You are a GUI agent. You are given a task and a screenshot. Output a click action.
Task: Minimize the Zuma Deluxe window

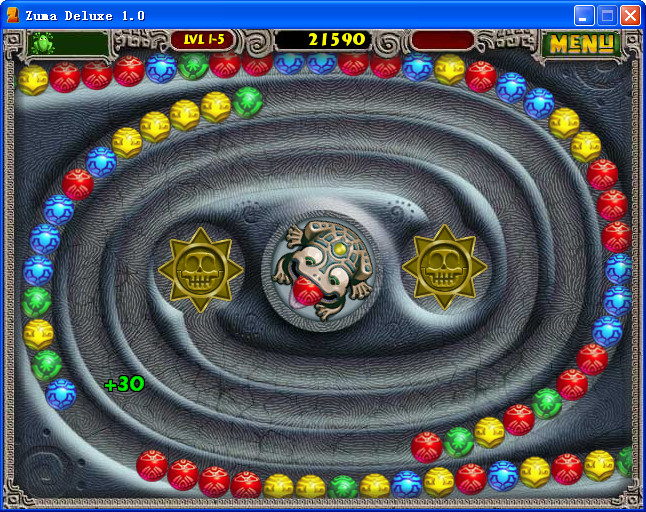click(584, 15)
